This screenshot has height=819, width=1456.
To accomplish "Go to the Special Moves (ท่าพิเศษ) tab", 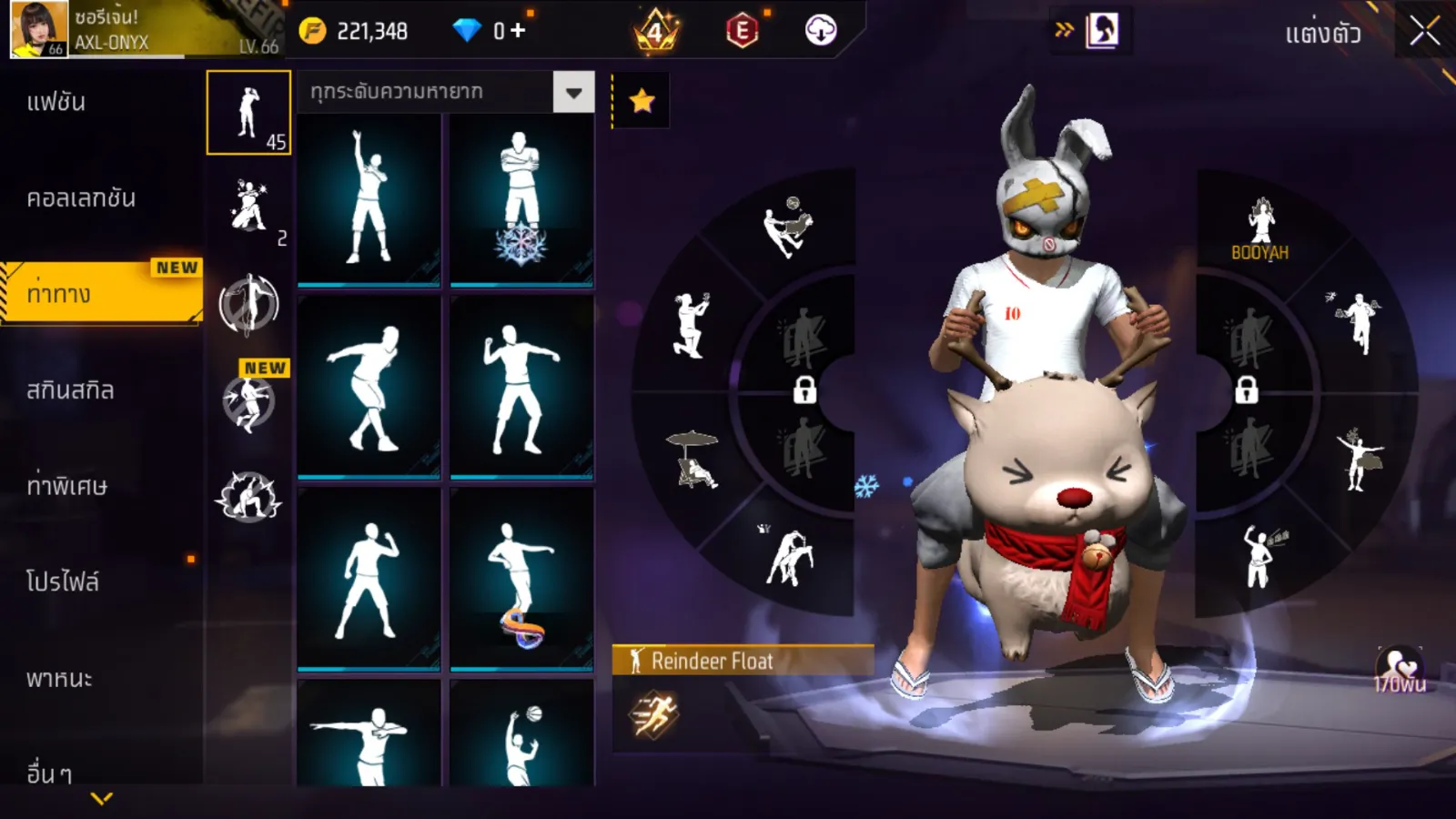I will 66,486.
